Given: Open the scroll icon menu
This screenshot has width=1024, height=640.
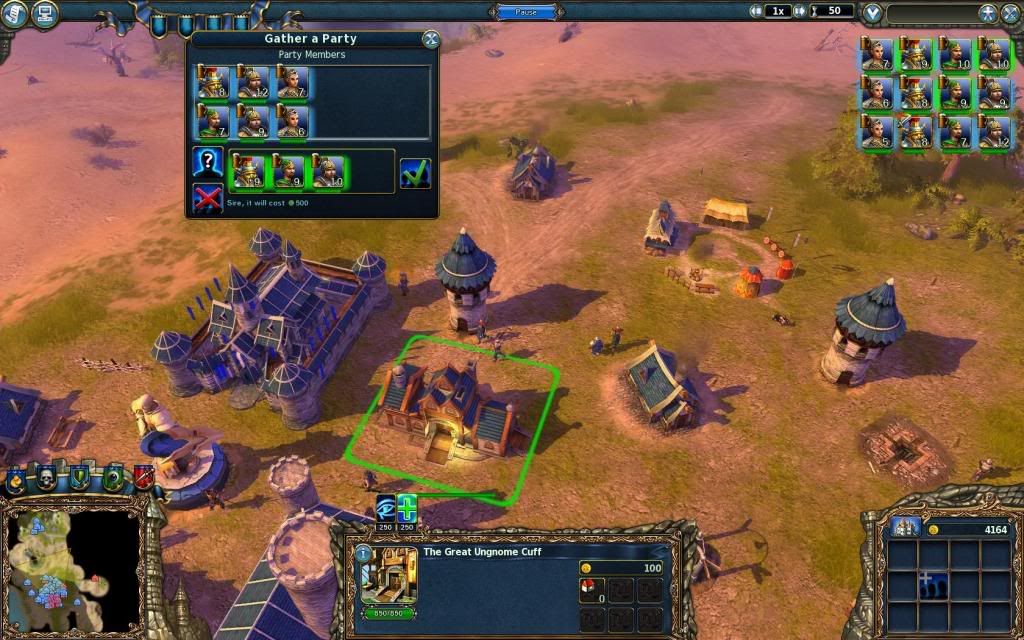Looking at the screenshot, I should (x=14, y=13).
